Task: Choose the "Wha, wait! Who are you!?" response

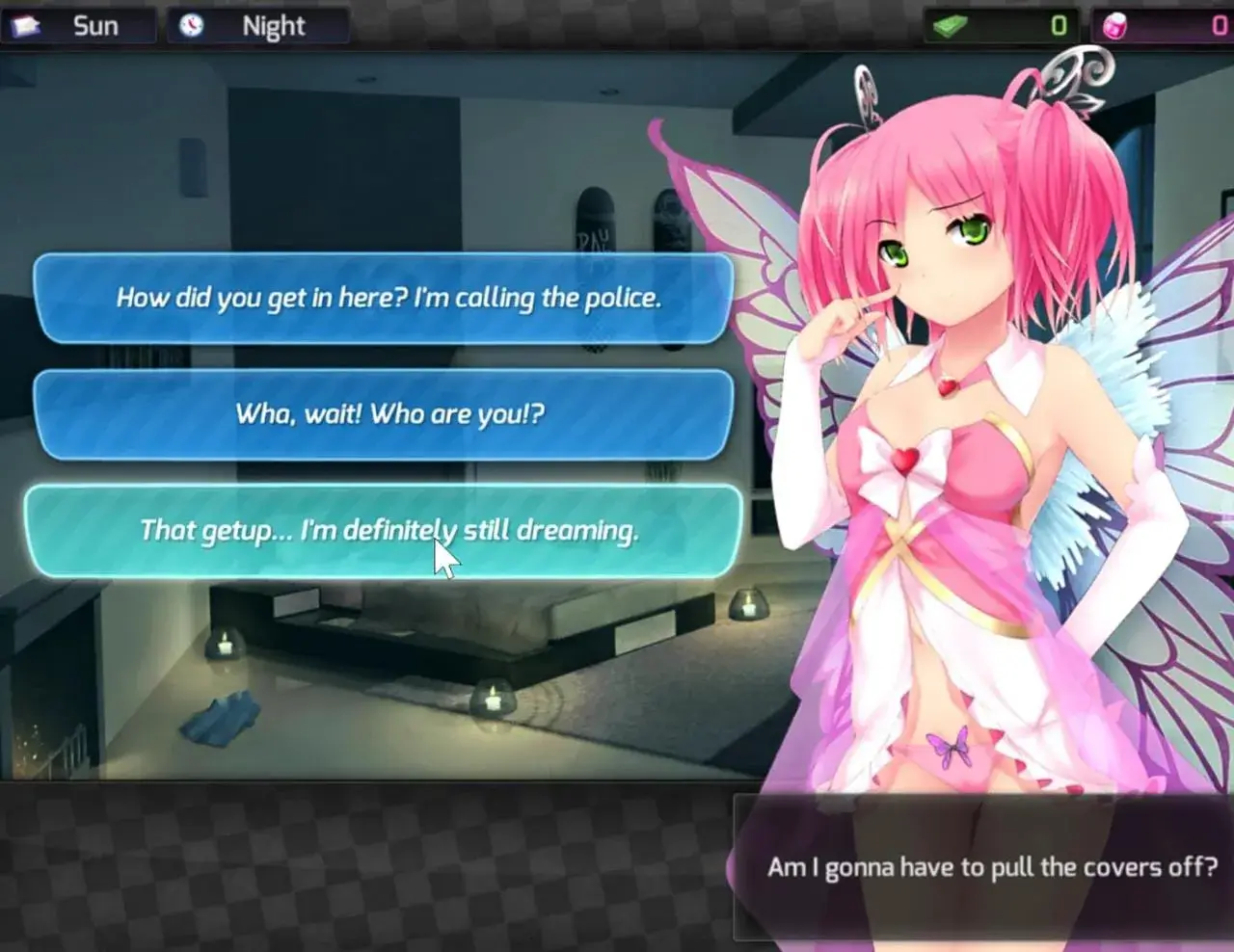Action: (386, 414)
